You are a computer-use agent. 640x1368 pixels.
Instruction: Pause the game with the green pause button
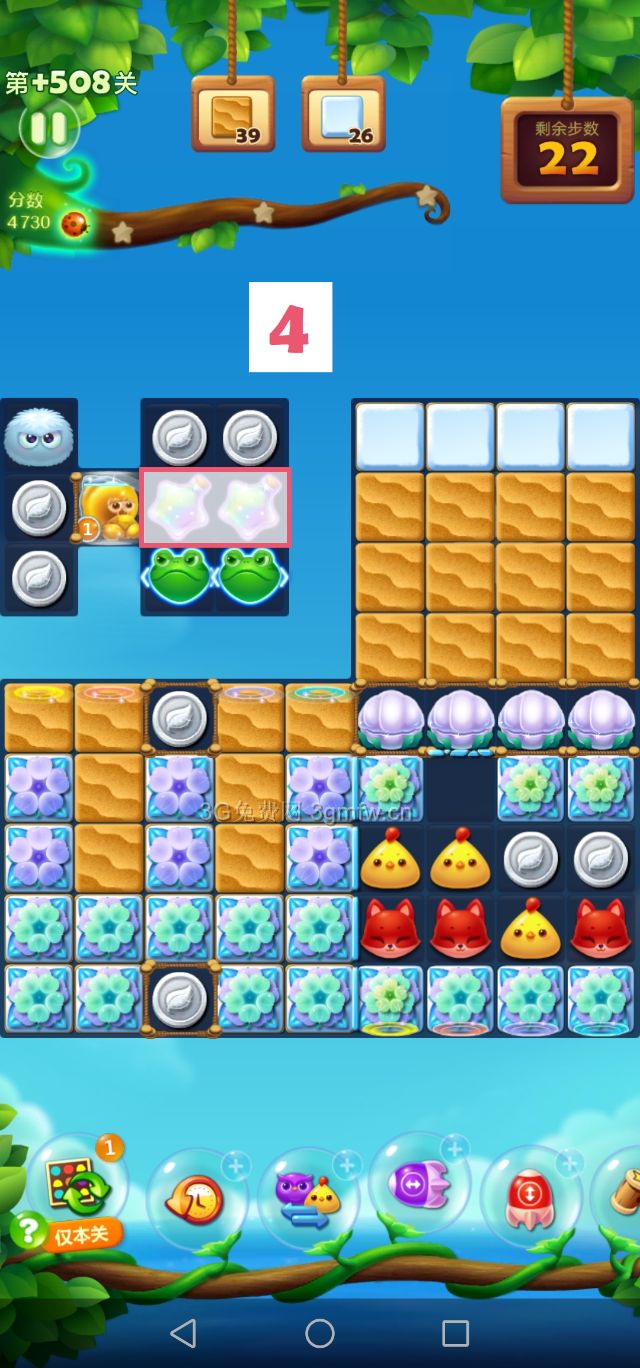pos(47,128)
